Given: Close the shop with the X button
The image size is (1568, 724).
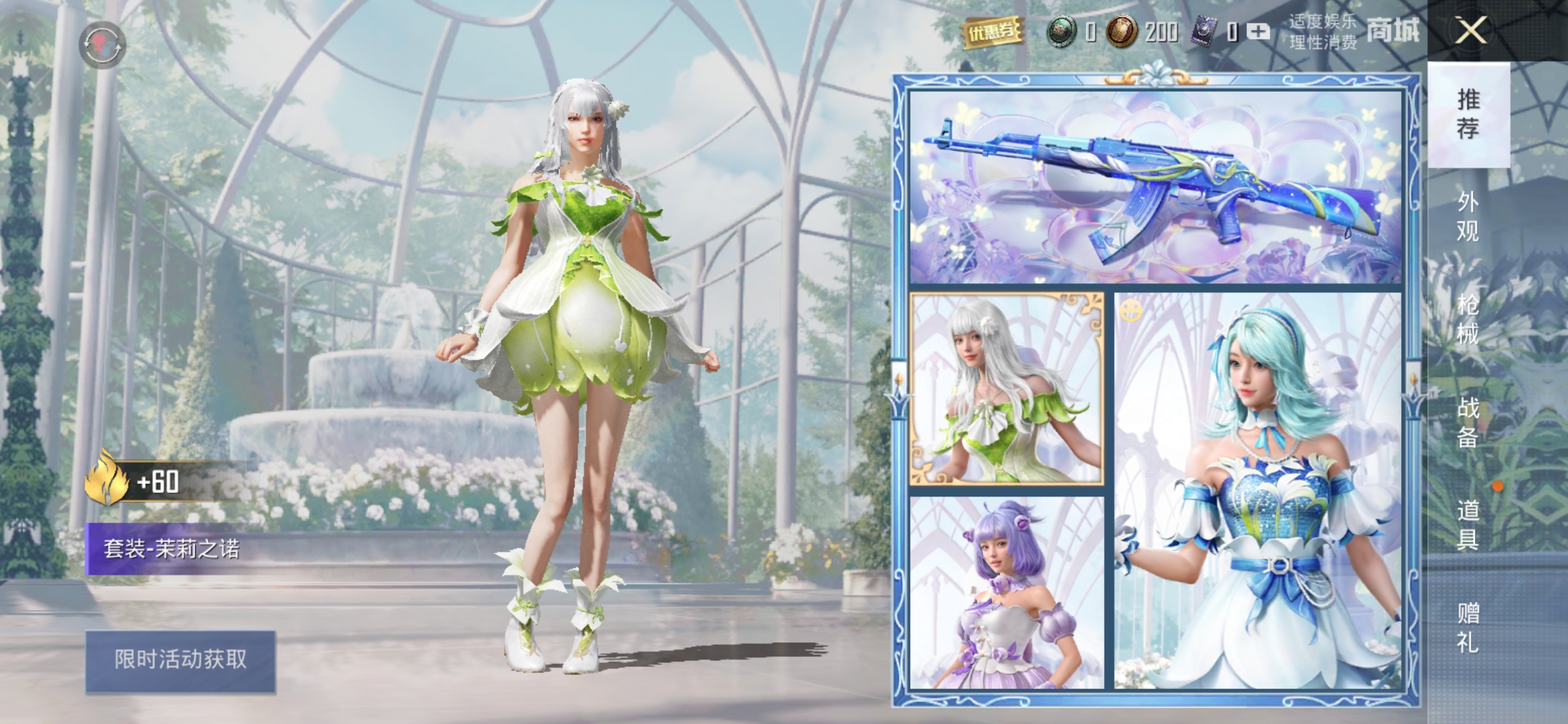Looking at the screenshot, I should [1470, 31].
